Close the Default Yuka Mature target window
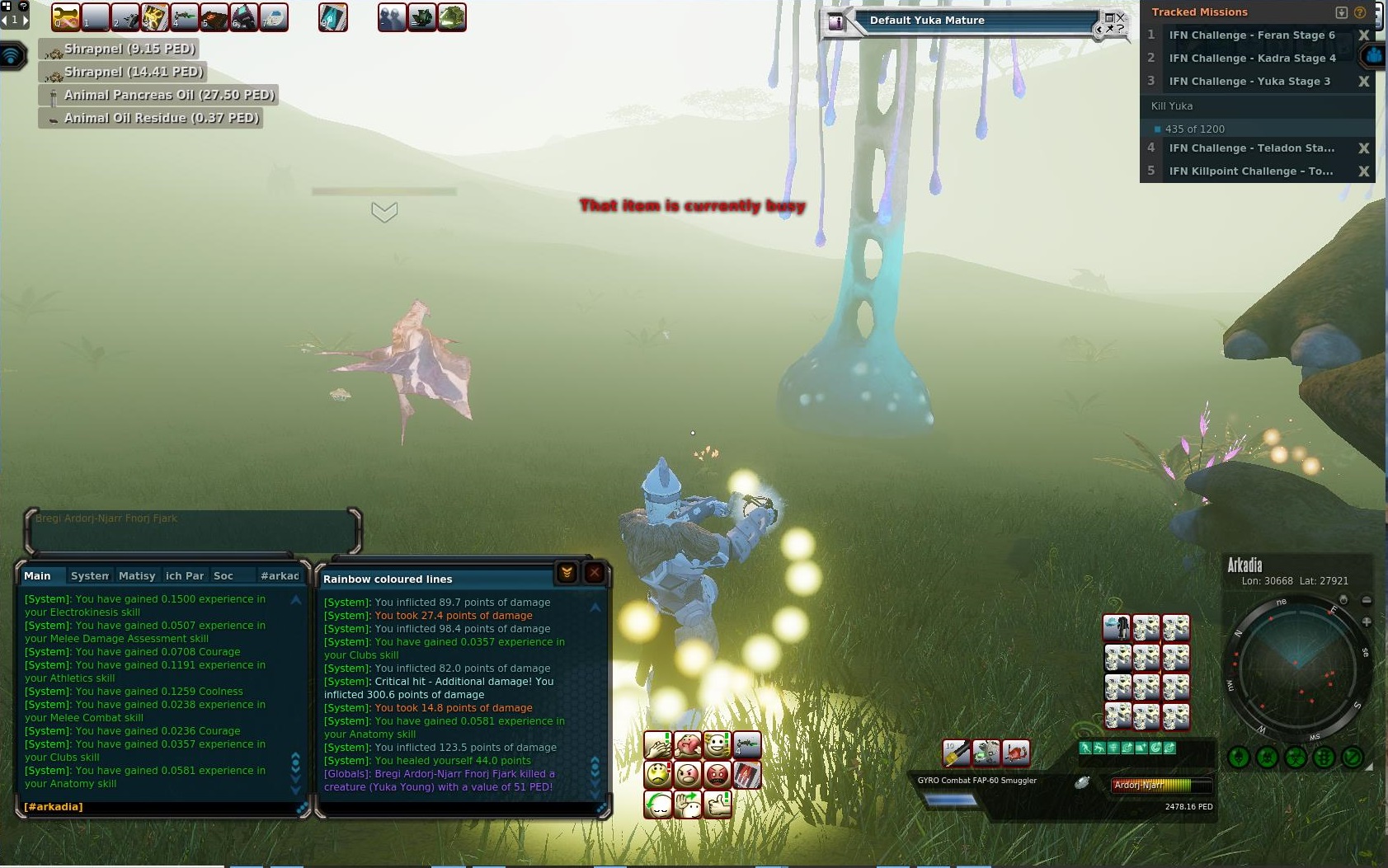Image resolution: width=1388 pixels, height=868 pixels. pos(1120,17)
